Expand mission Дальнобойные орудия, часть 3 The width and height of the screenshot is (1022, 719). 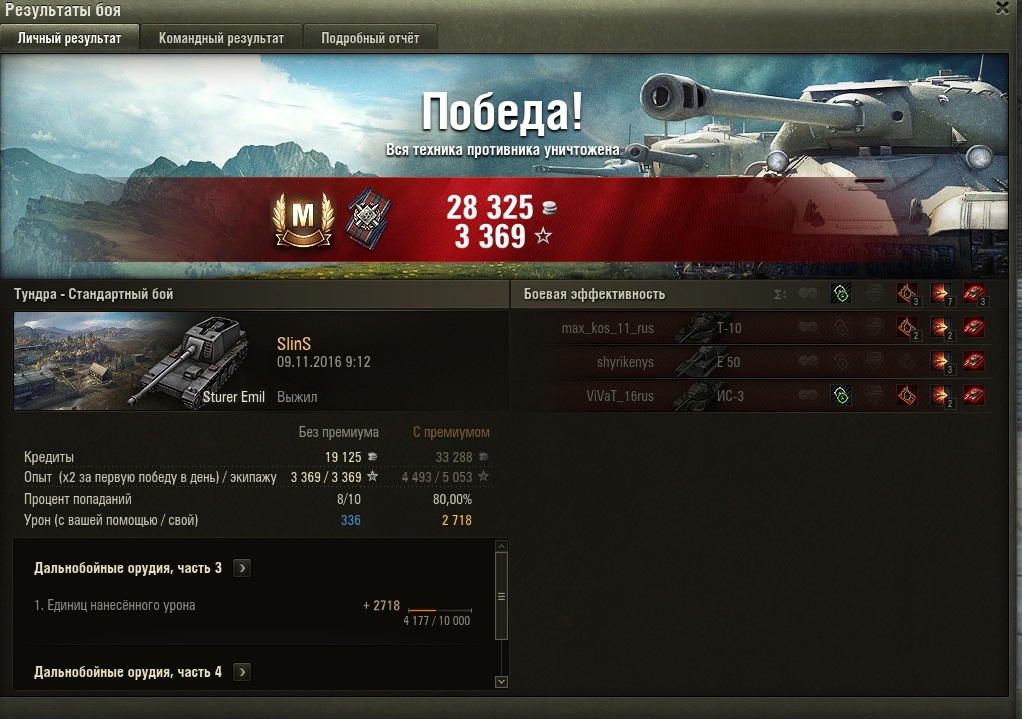point(242,568)
